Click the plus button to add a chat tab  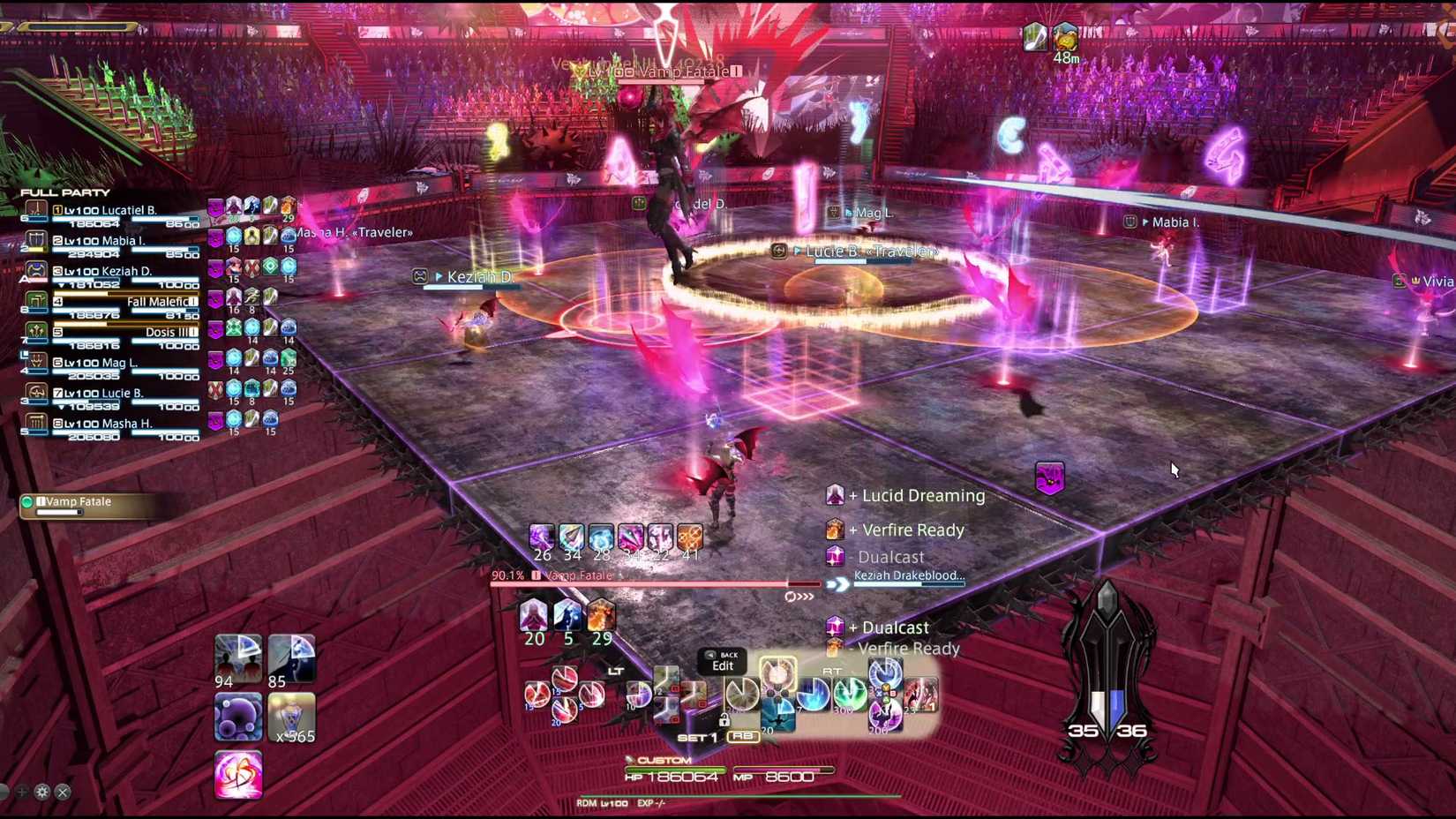[22, 793]
